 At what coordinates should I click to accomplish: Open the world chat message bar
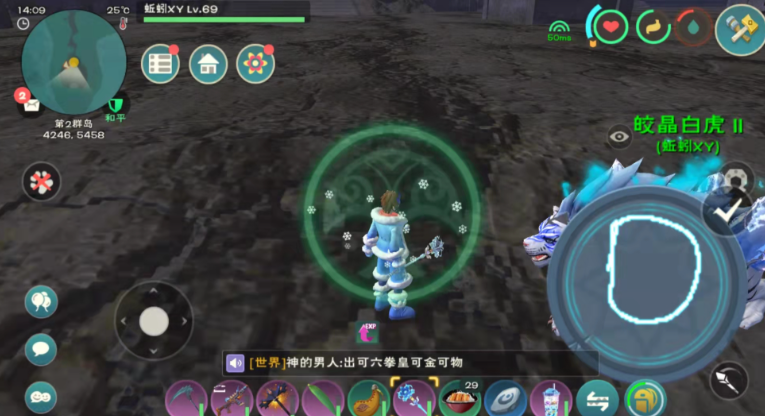410,362
